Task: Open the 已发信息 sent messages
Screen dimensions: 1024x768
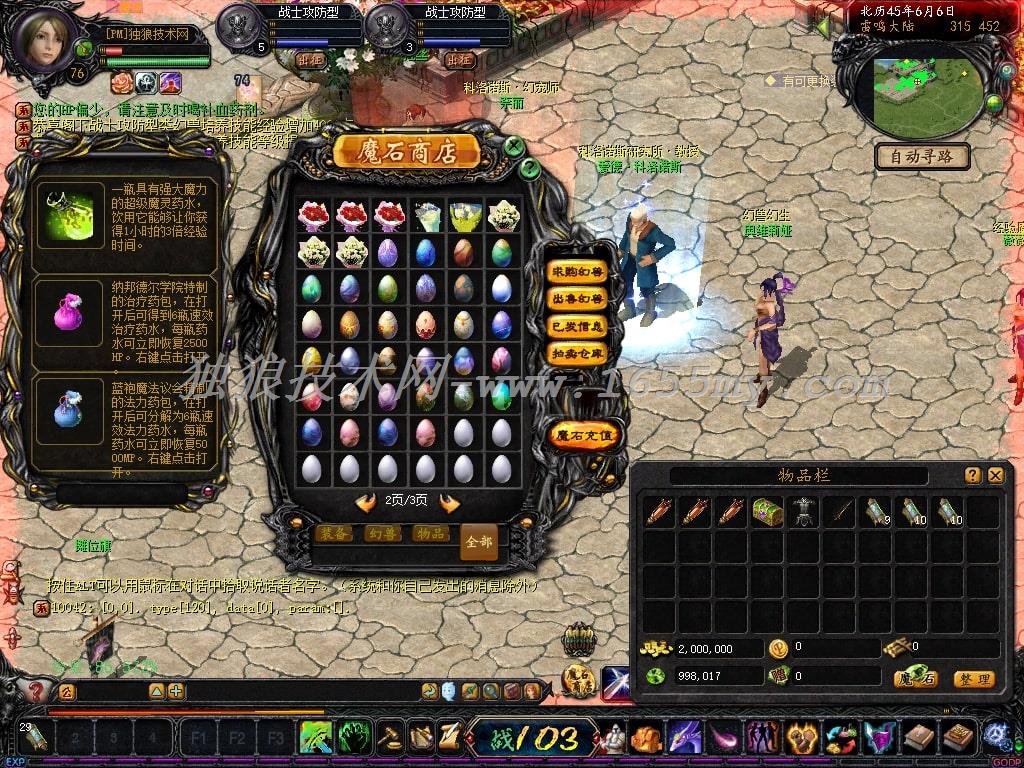Action: tap(578, 326)
